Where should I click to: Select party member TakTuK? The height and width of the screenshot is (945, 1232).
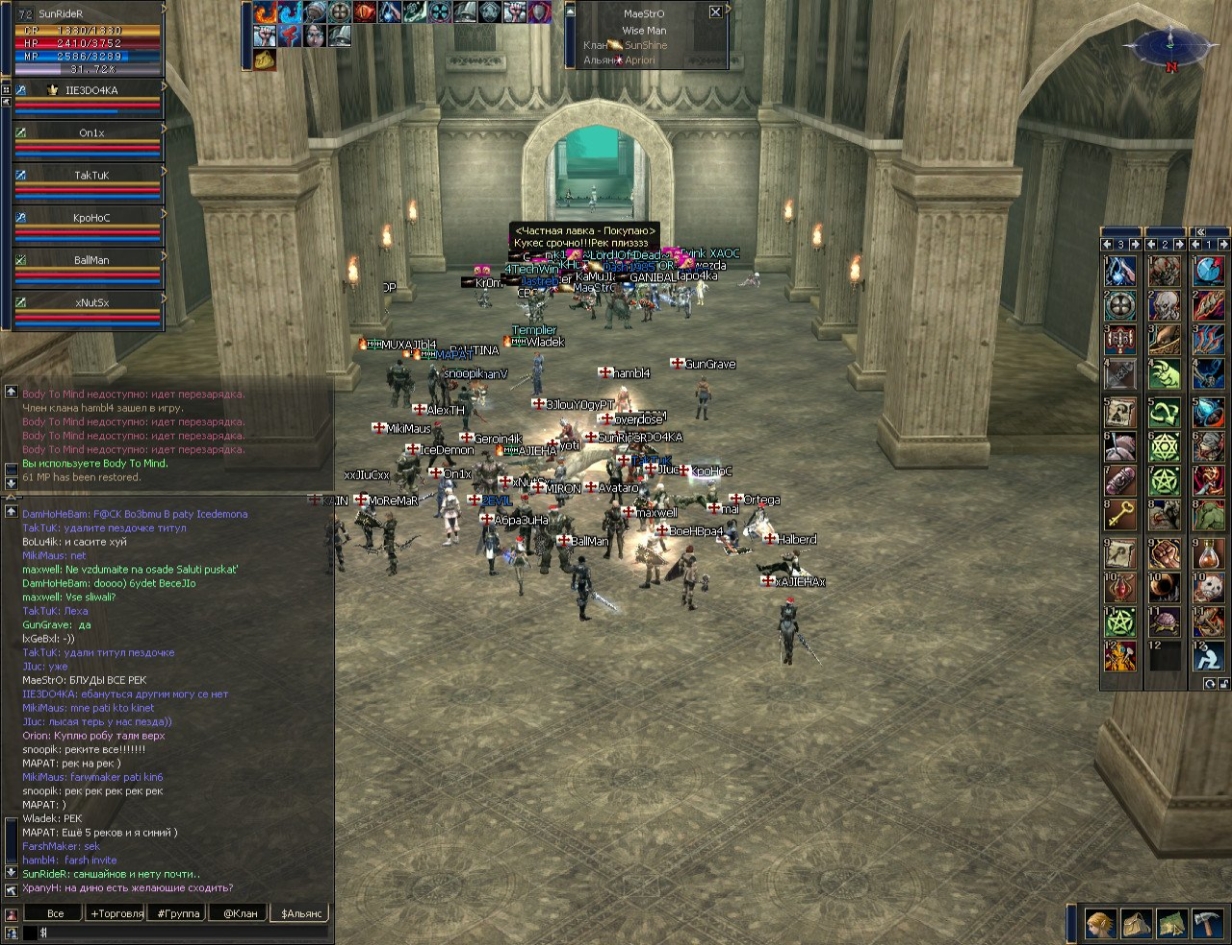point(90,175)
